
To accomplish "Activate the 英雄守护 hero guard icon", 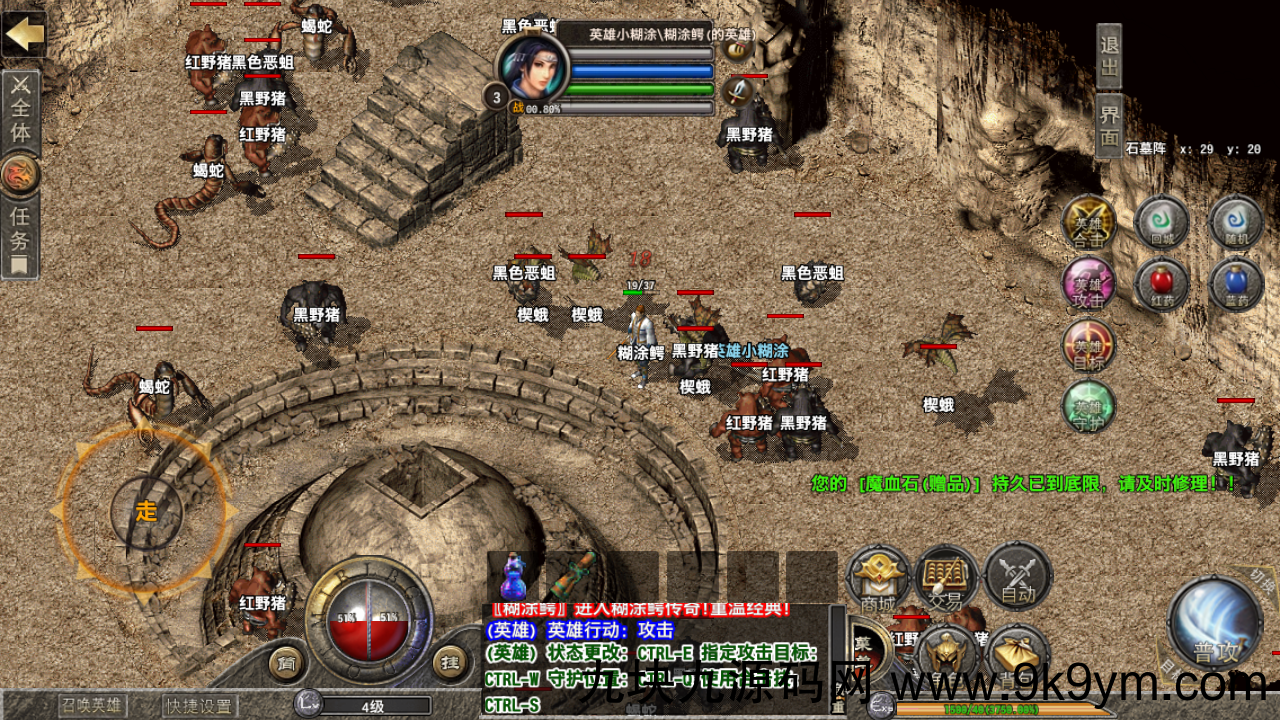I will pos(1088,408).
